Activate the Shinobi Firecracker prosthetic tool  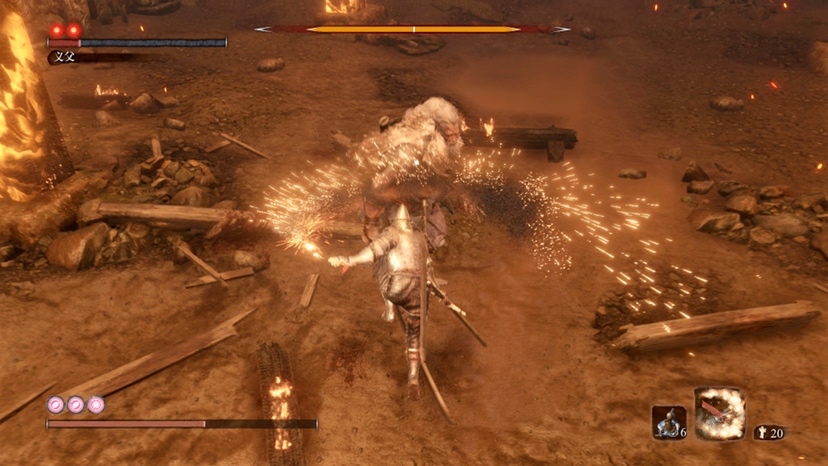tap(719, 414)
